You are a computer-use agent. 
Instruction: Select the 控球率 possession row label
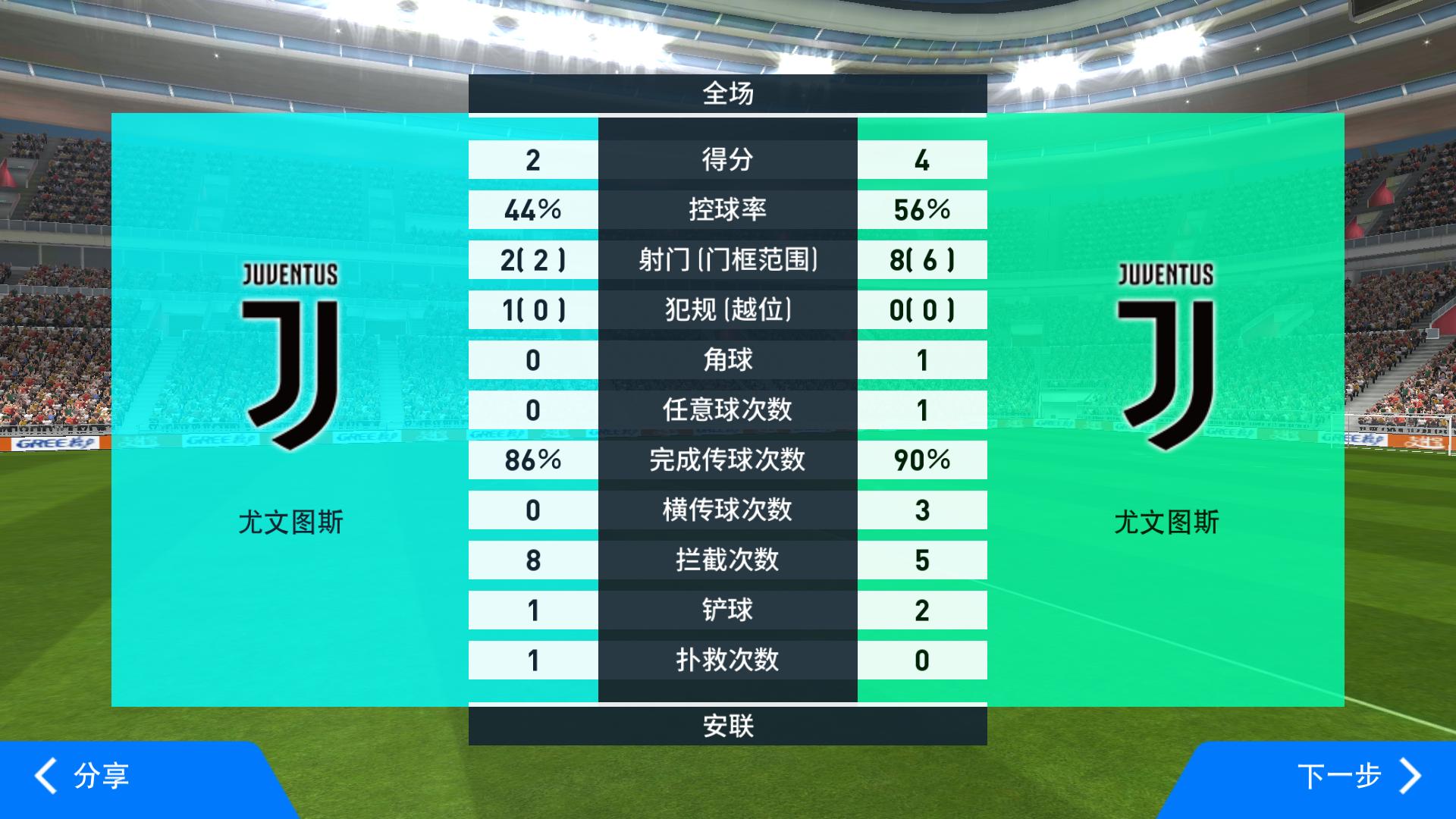[x=726, y=209]
